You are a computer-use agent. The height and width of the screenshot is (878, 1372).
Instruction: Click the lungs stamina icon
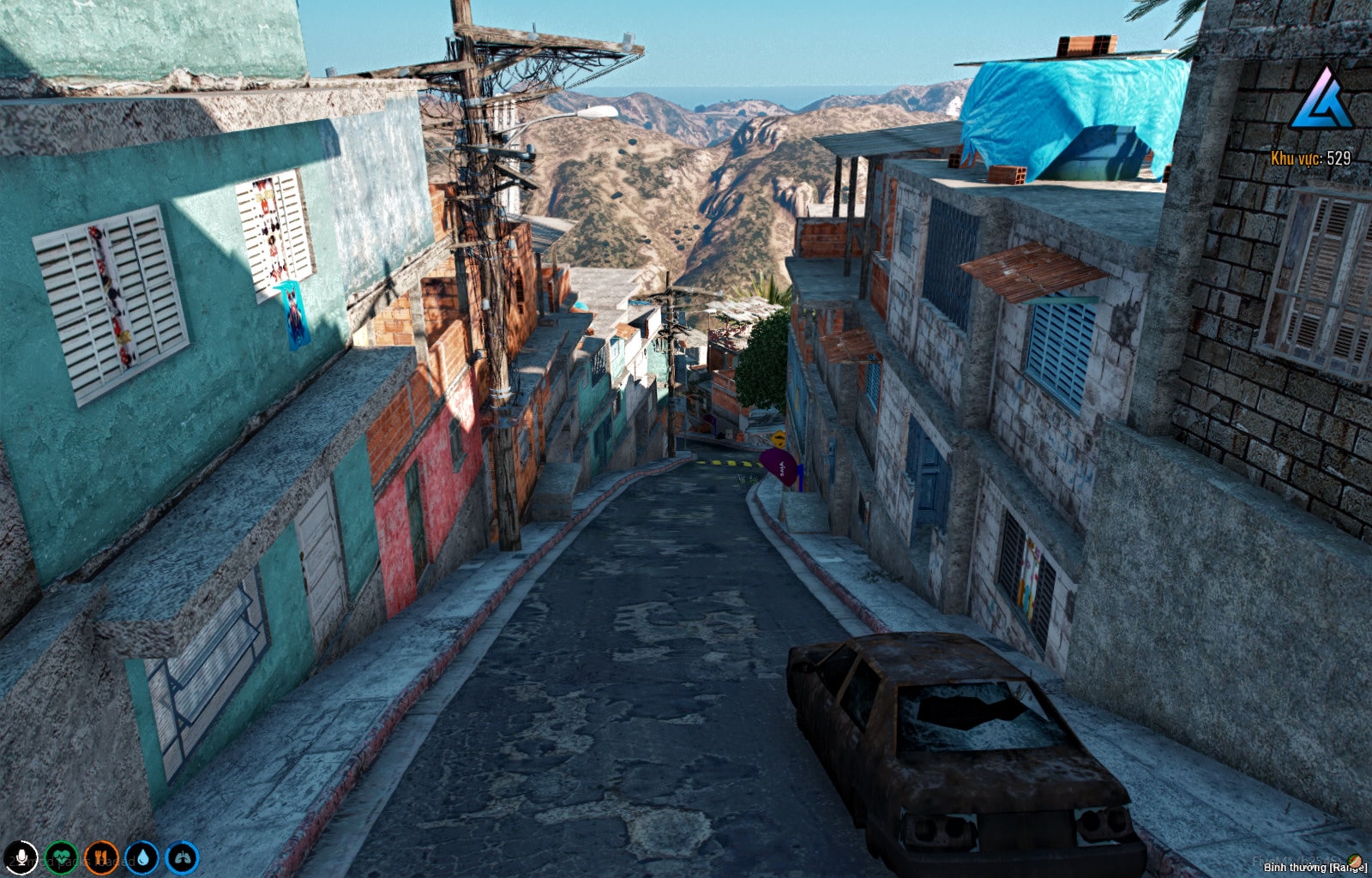click(x=182, y=857)
